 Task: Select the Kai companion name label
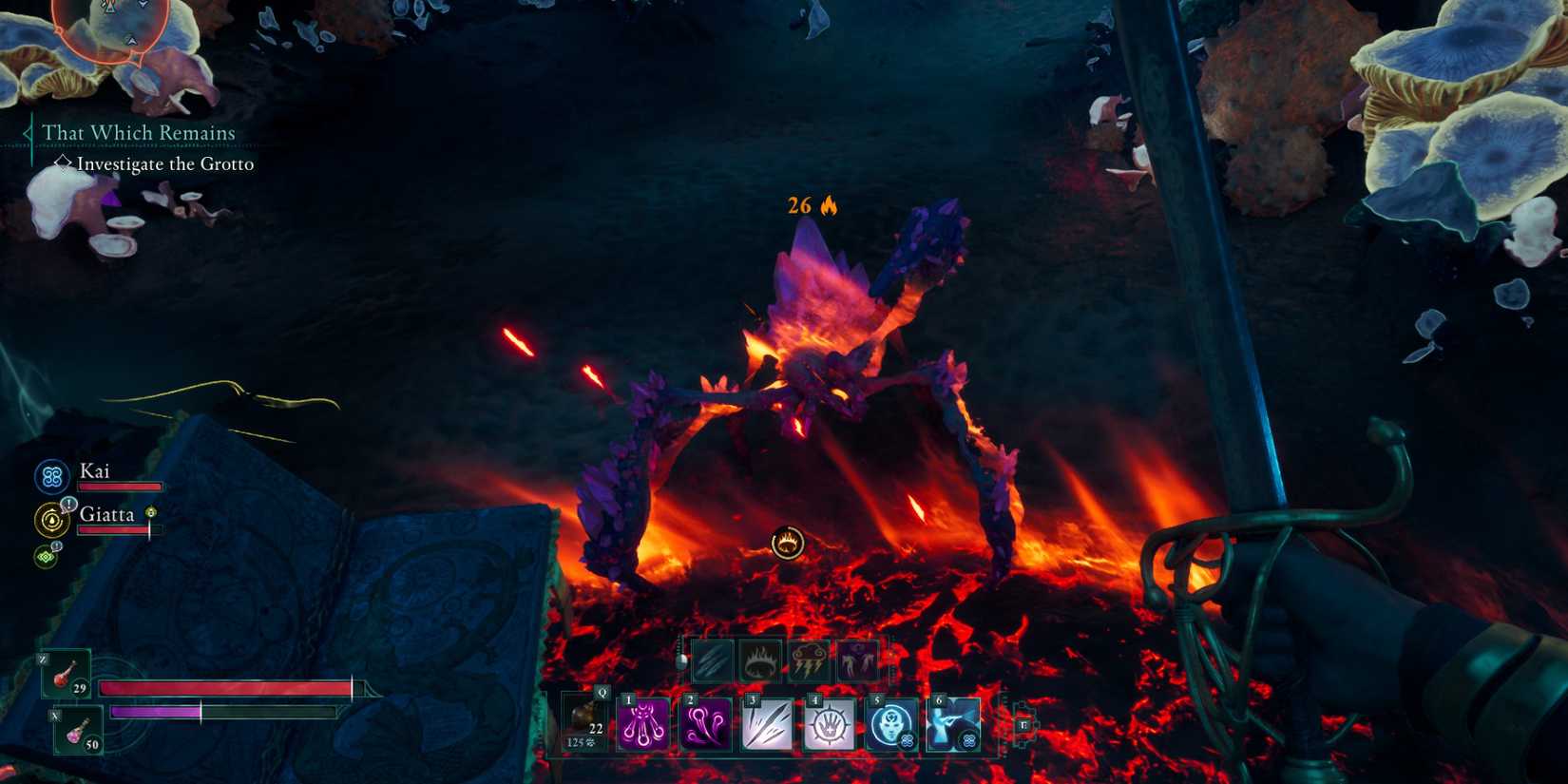click(95, 470)
